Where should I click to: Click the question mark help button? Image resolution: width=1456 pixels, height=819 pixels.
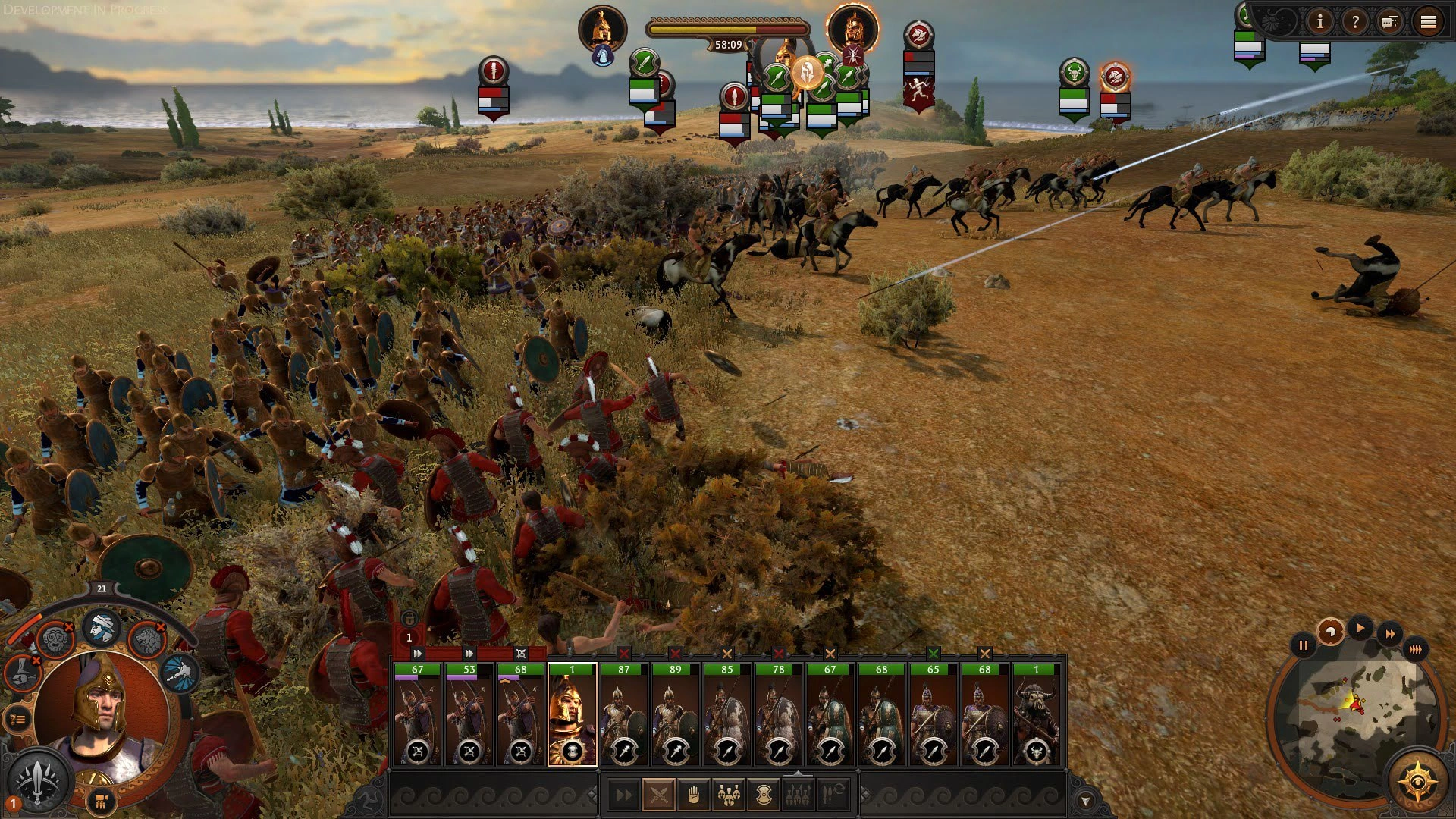coord(1355,22)
